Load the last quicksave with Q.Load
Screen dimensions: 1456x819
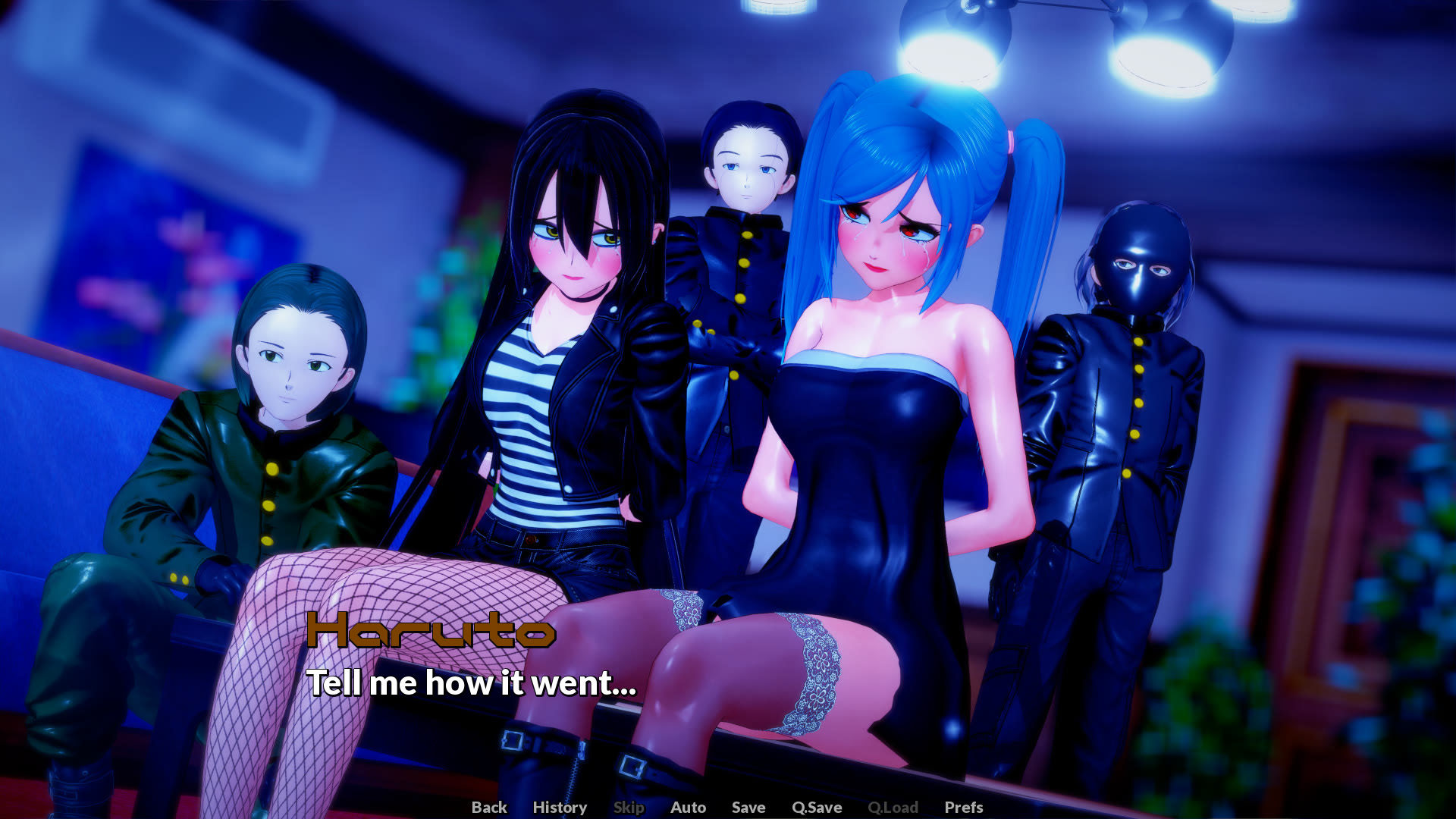pos(894,808)
